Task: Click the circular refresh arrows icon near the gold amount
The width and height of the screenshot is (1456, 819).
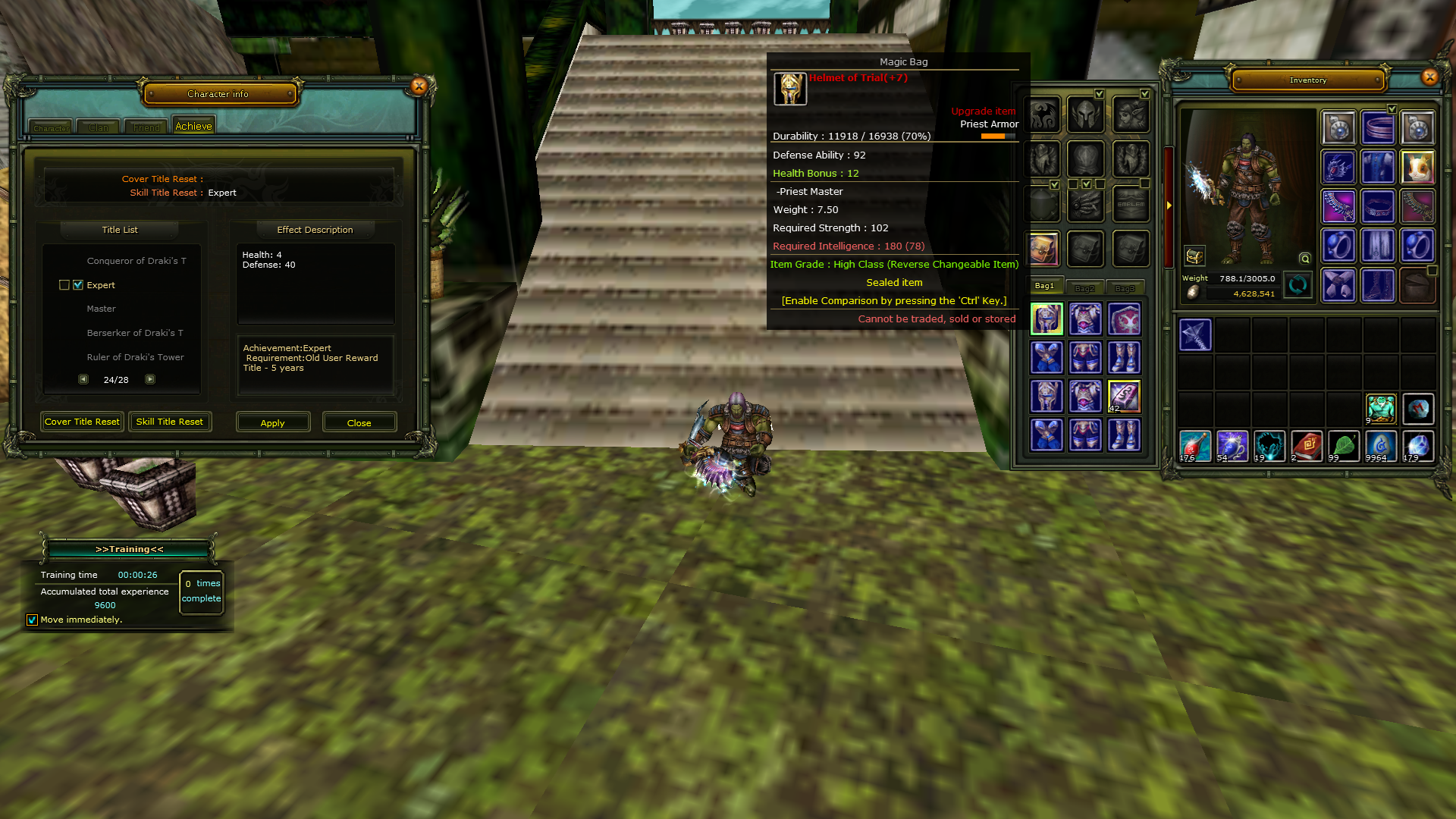Action: (1298, 285)
